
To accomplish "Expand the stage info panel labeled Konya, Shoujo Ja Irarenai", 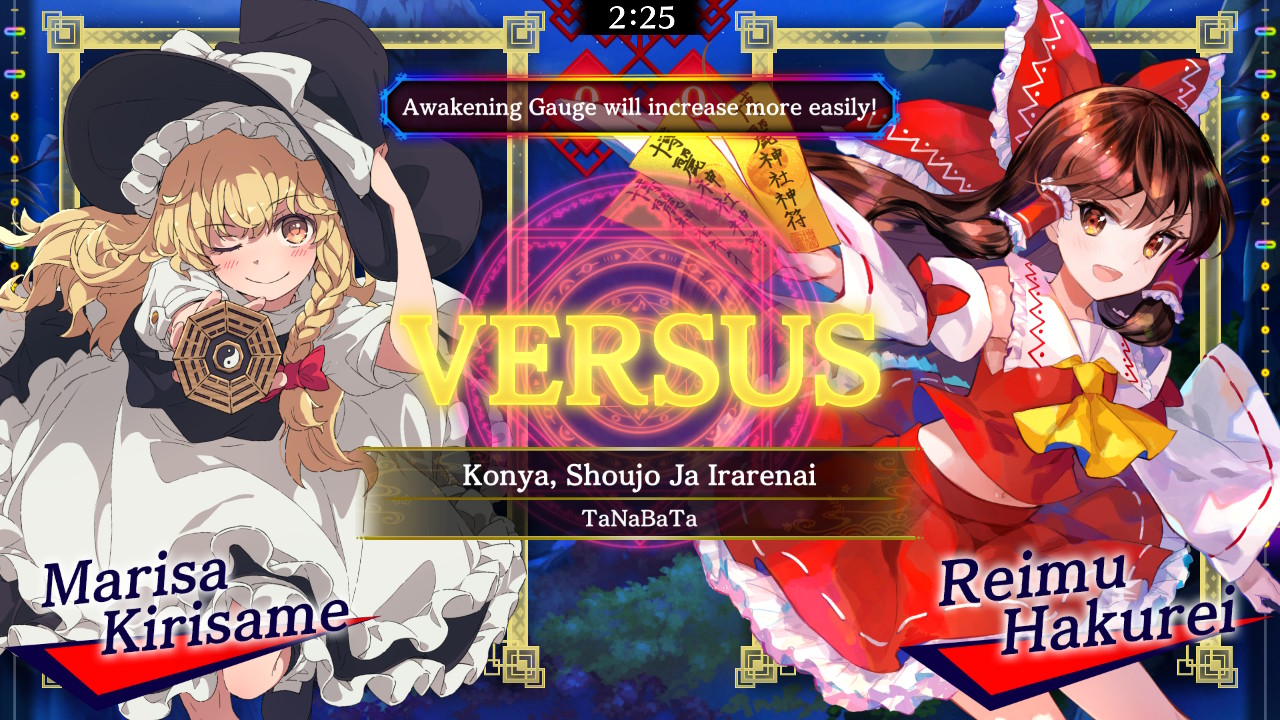I will [640, 478].
